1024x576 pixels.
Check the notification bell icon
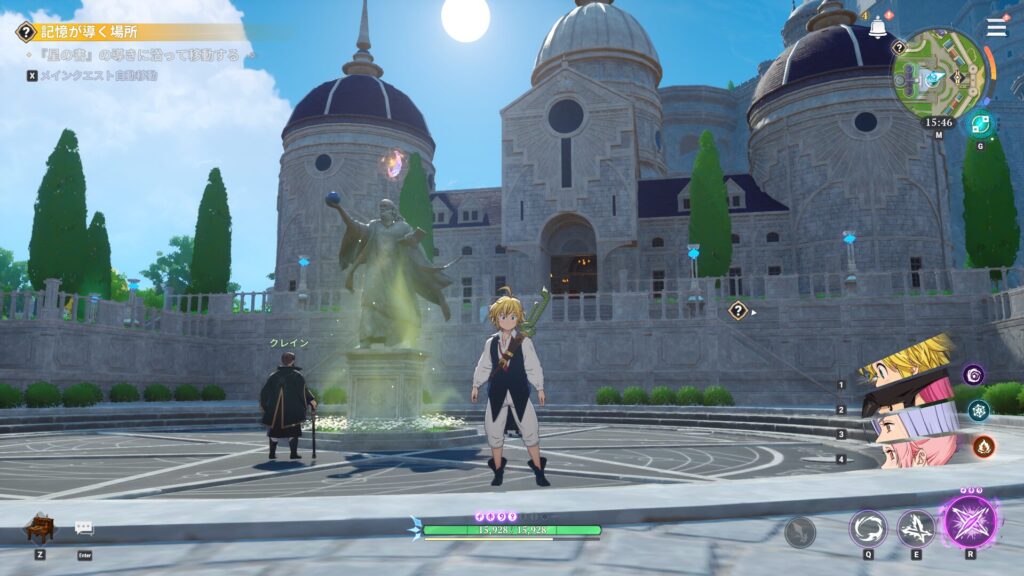[878, 28]
